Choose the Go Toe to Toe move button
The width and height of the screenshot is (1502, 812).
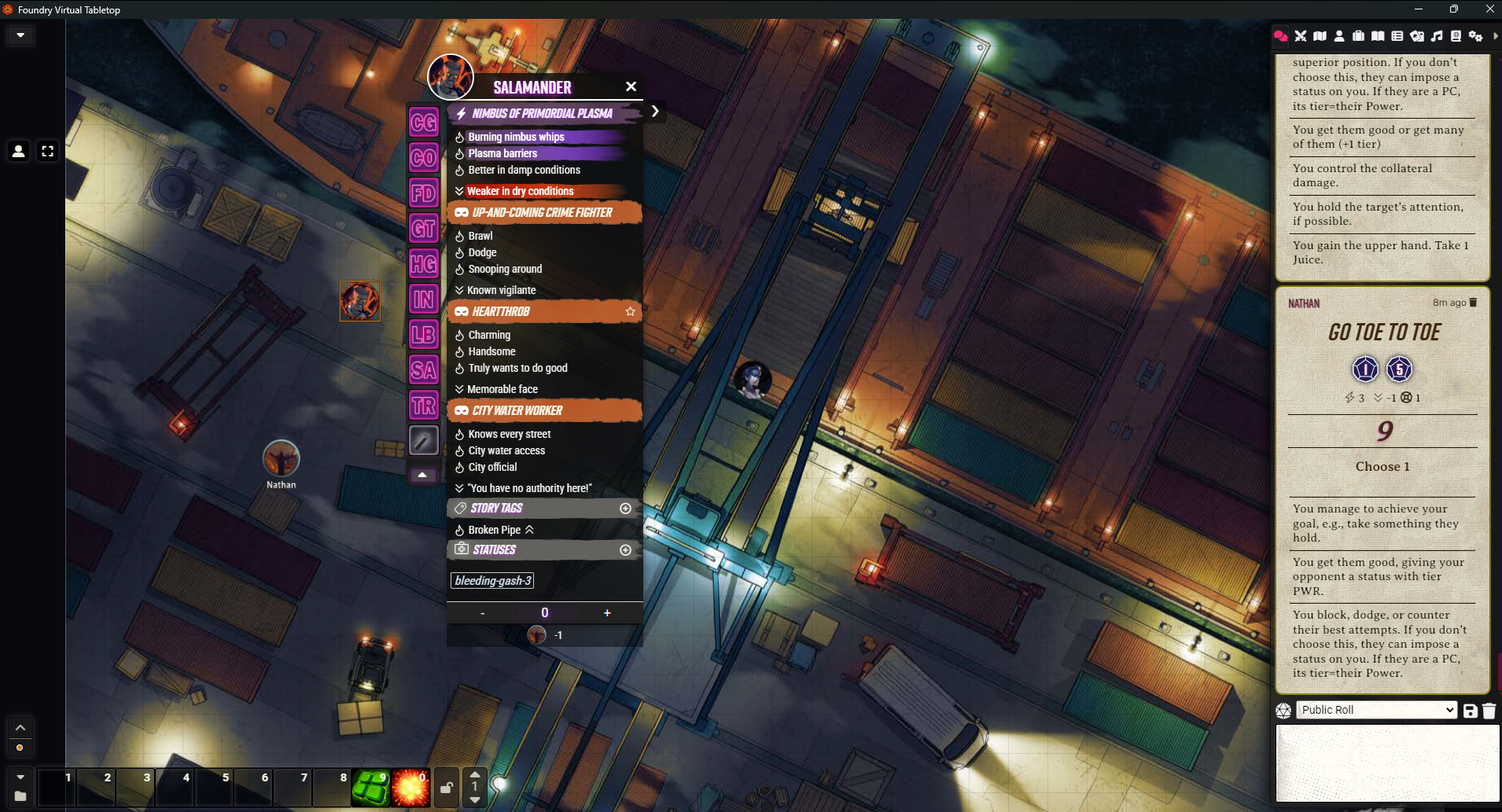tap(423, 229)
